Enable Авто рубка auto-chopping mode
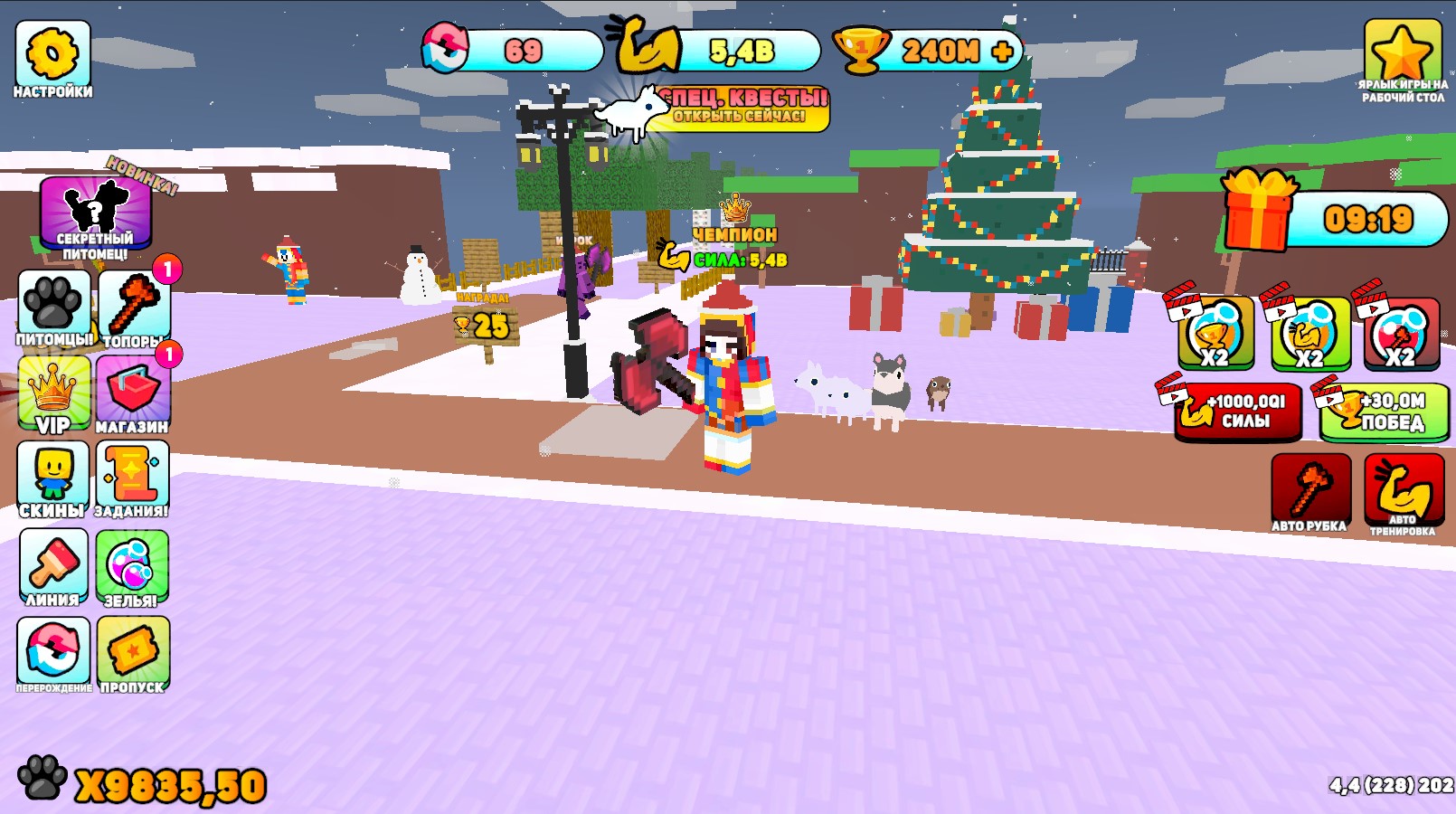The height and width of the screenshot is (814, 1456). (1311, 488)
